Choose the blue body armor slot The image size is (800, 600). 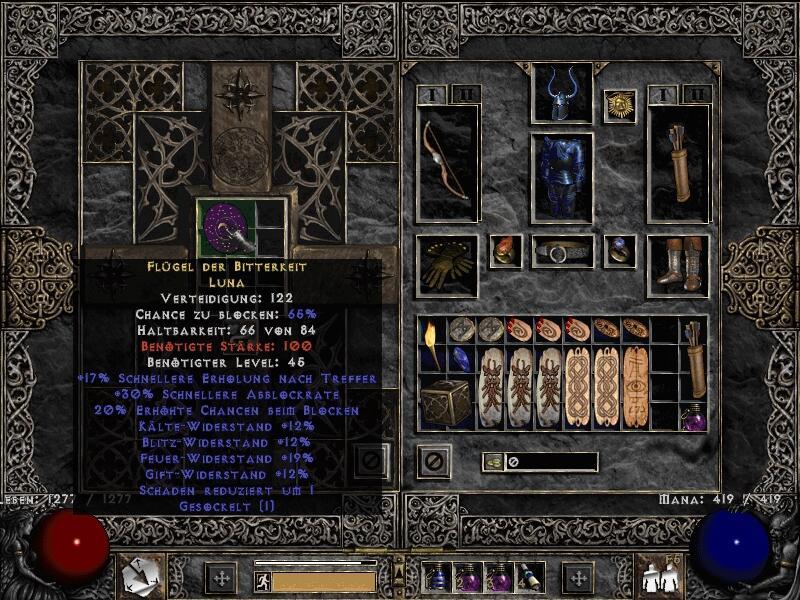tap(561, 177)
